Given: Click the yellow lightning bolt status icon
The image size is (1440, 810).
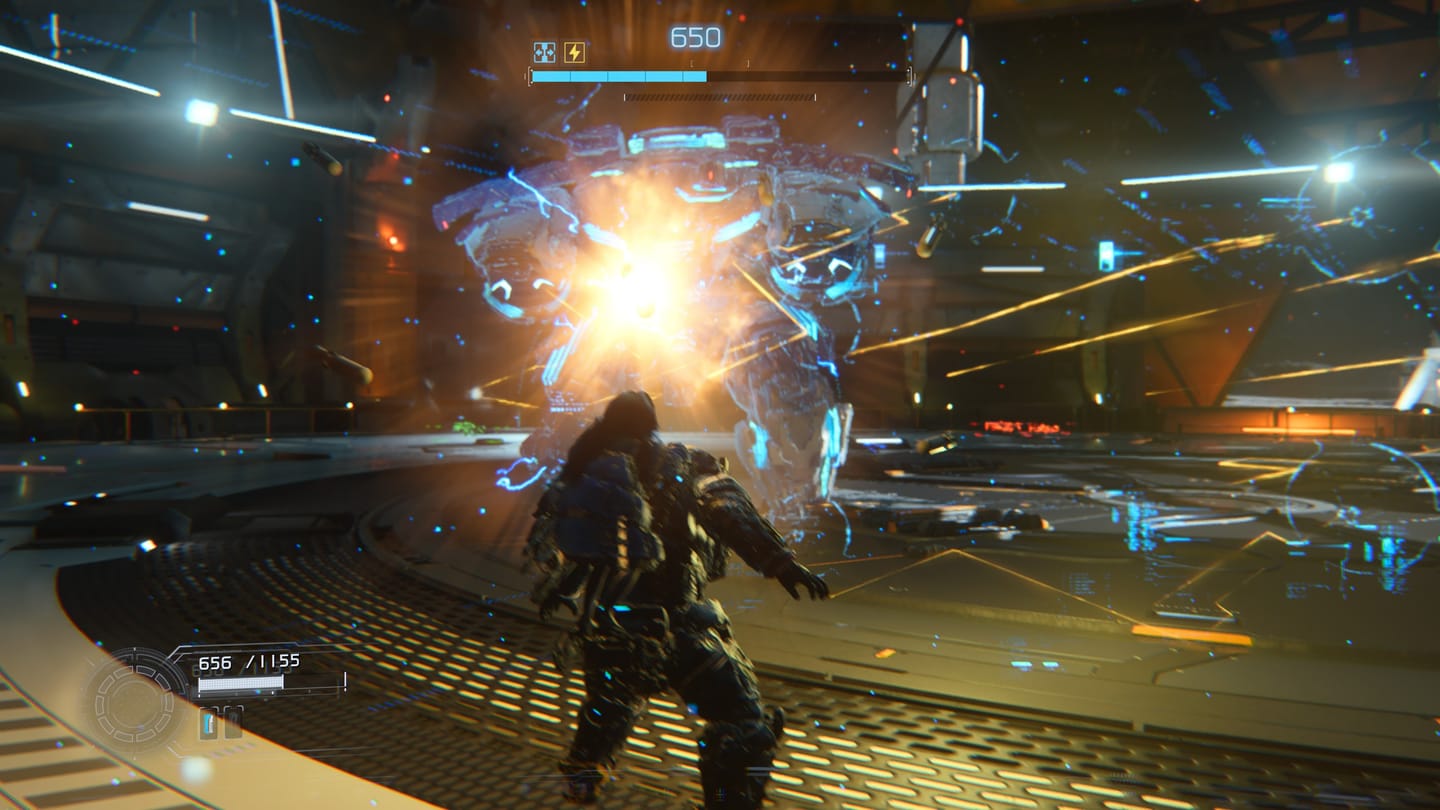Looking at the screenshot, I should point(574,52).
